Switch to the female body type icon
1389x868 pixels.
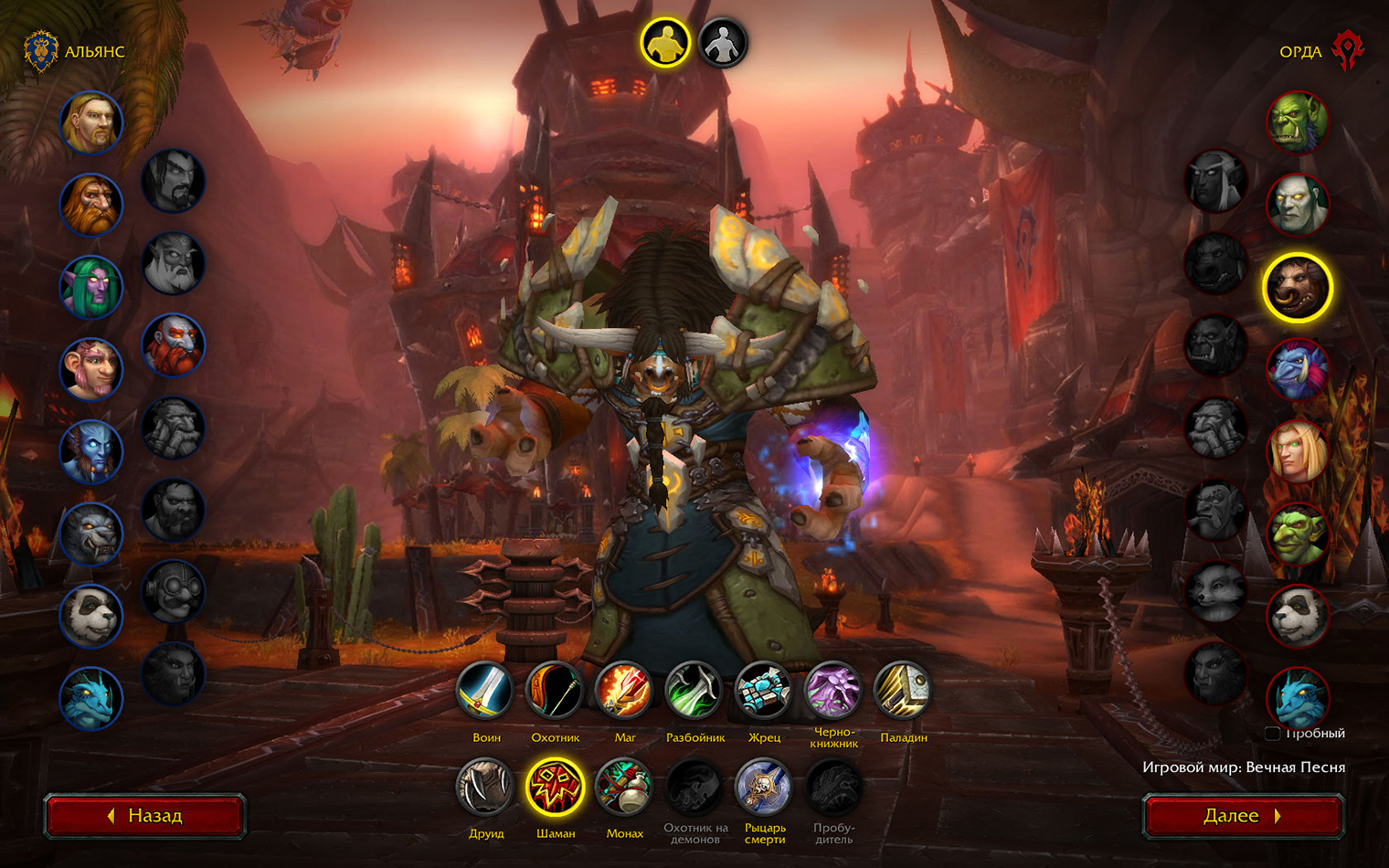click(723, 43)
